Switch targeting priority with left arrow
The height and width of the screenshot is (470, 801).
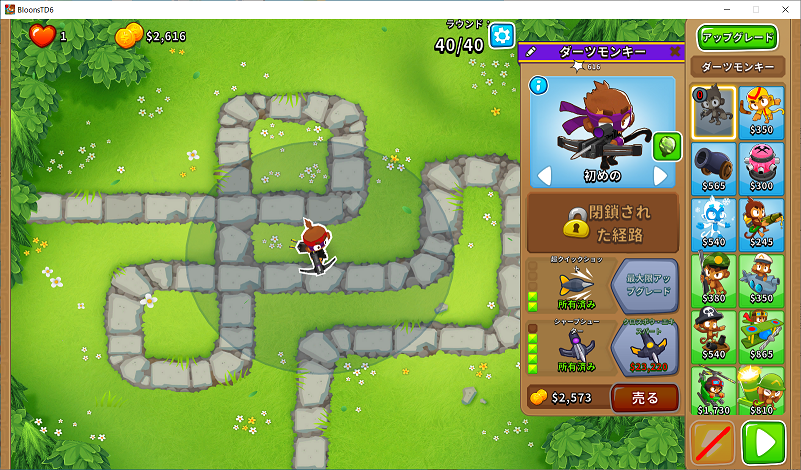[545, 176]
